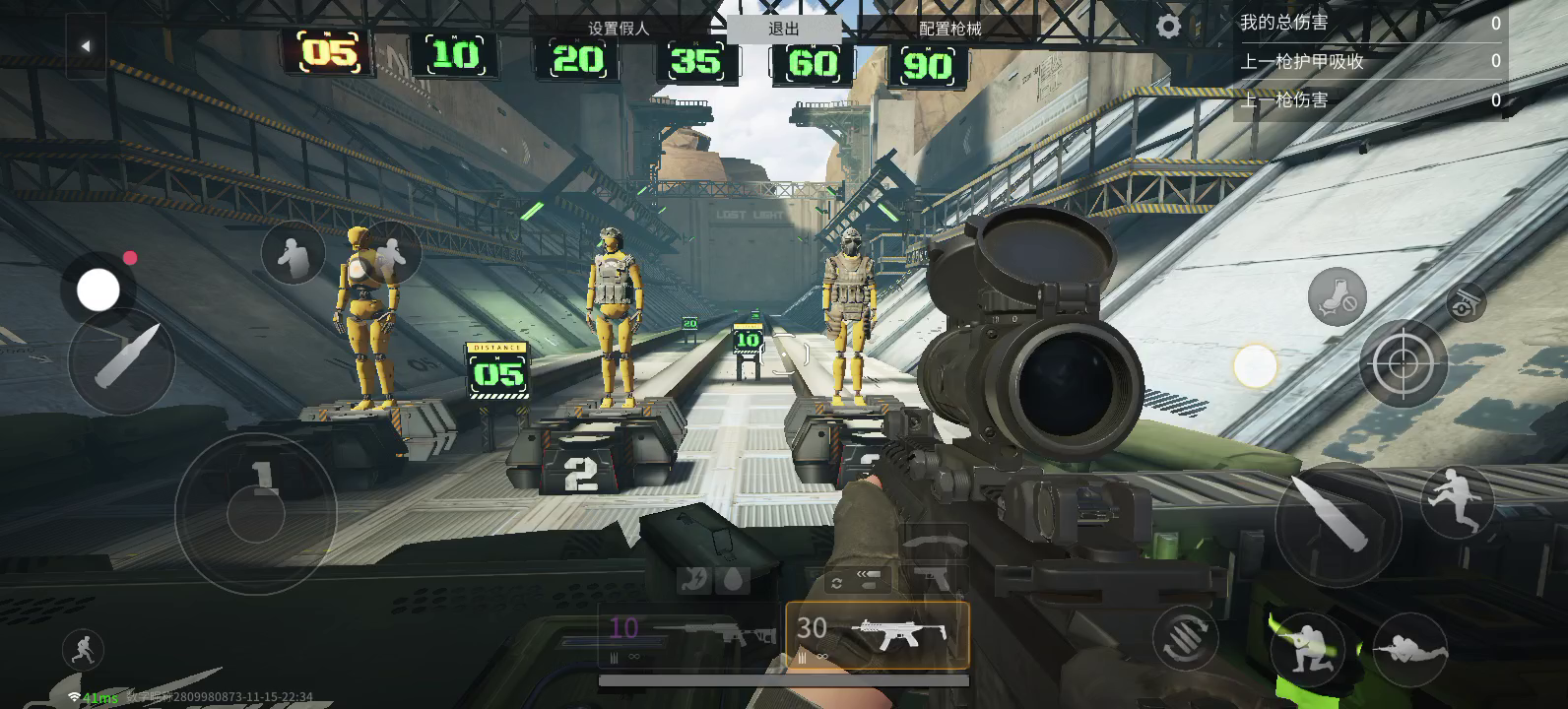Viewport: 1568px width, 709px height.
Task: Exit the range with the 退出 button
Action: click(784, 29)
